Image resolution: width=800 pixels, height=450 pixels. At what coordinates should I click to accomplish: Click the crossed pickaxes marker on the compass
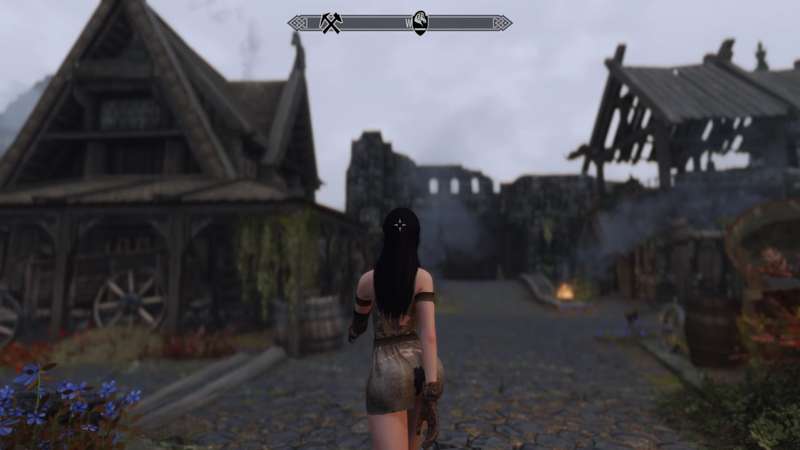[x=331, y=22]
